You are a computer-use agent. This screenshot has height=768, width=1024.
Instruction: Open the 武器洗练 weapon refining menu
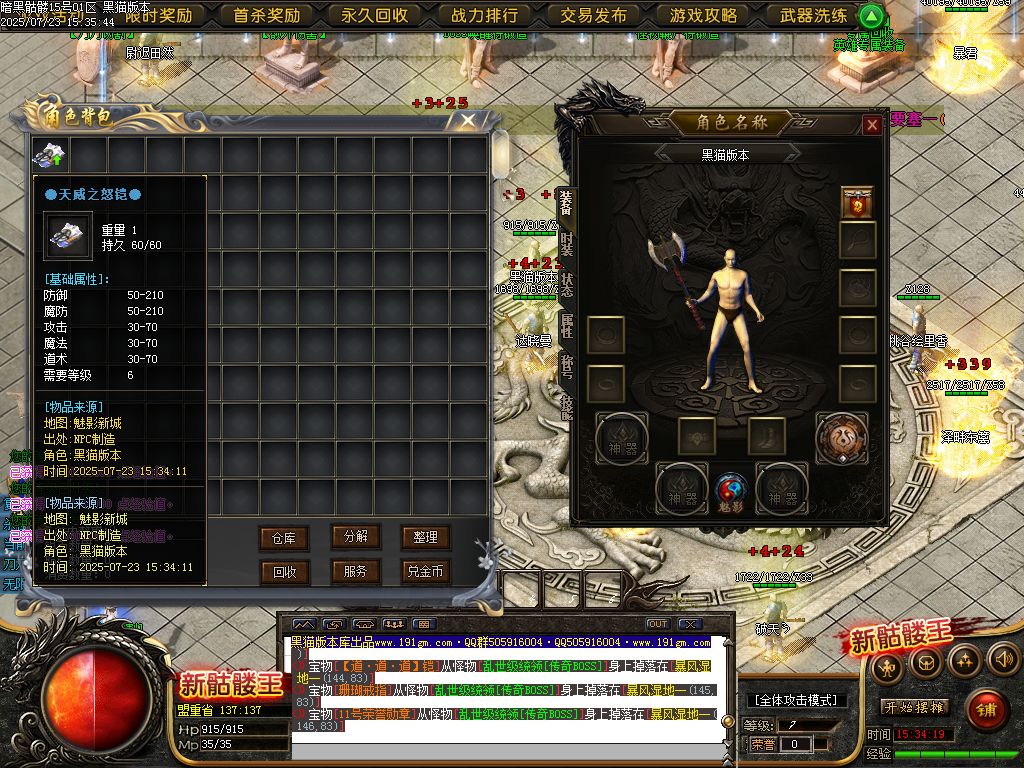point(813,15)
